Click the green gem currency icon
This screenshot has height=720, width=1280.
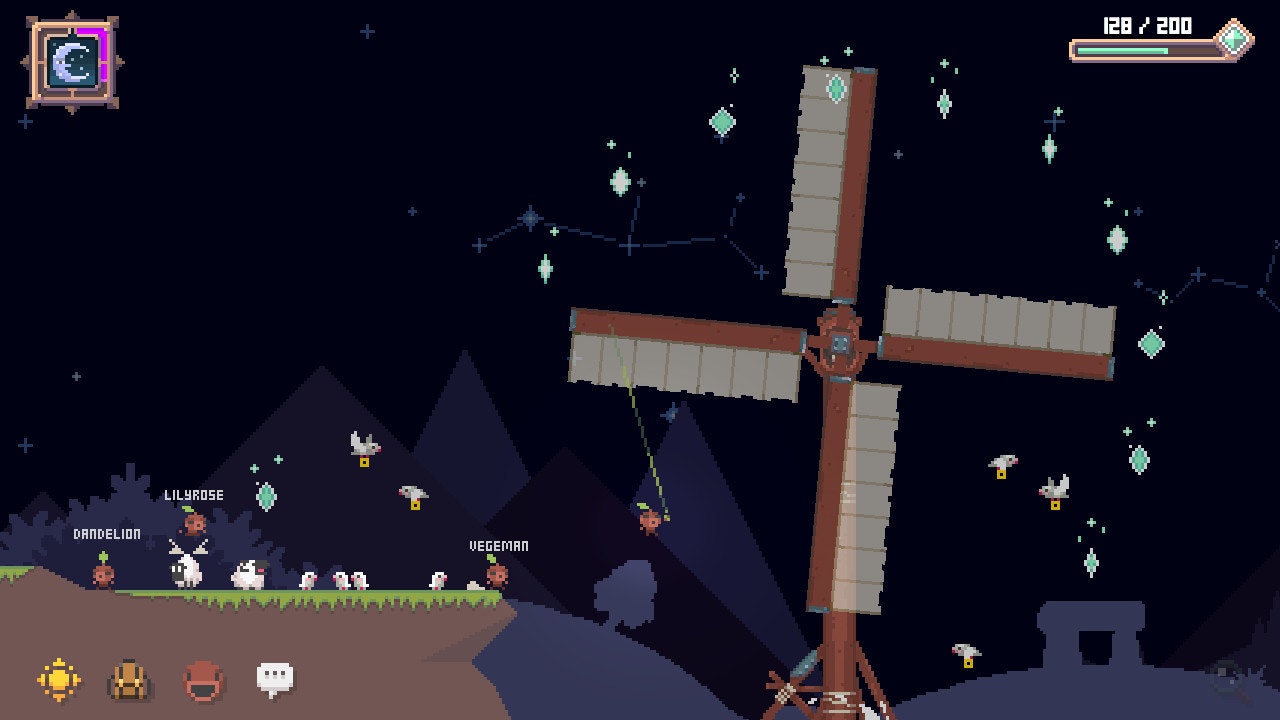point(1235,38)
